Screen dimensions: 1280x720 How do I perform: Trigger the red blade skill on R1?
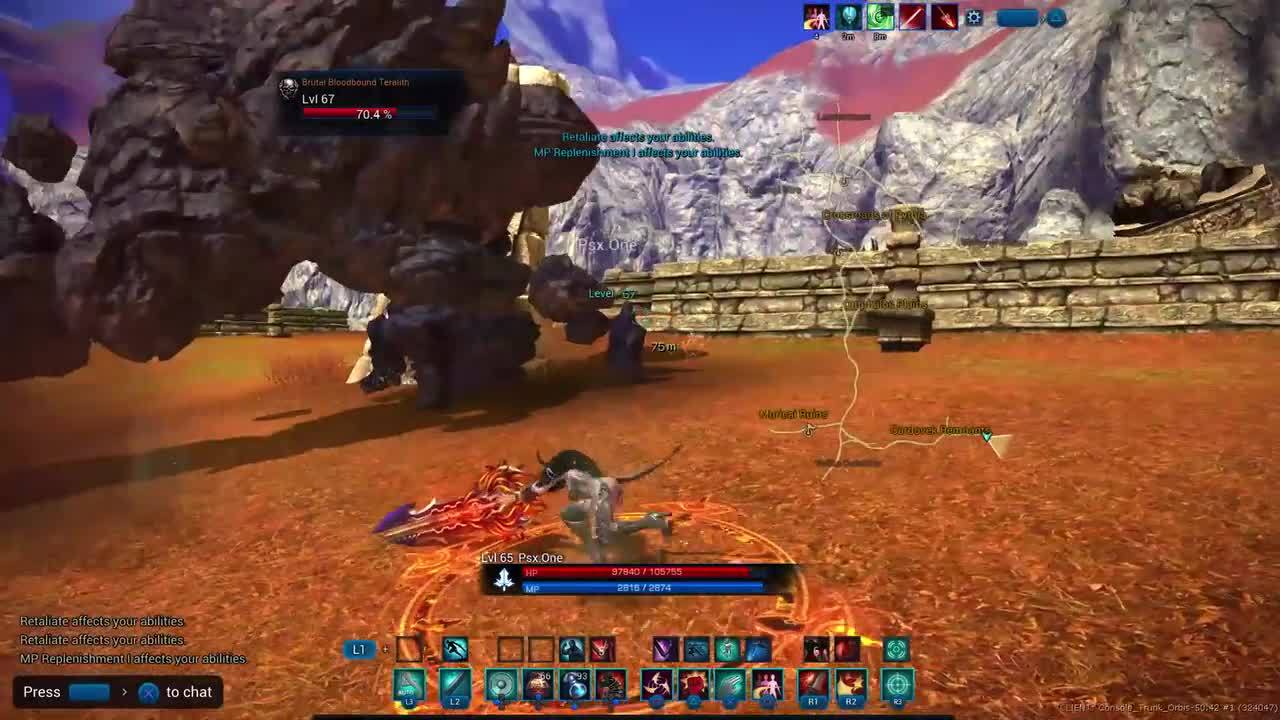pyautogui.click(x=813, y=686)
